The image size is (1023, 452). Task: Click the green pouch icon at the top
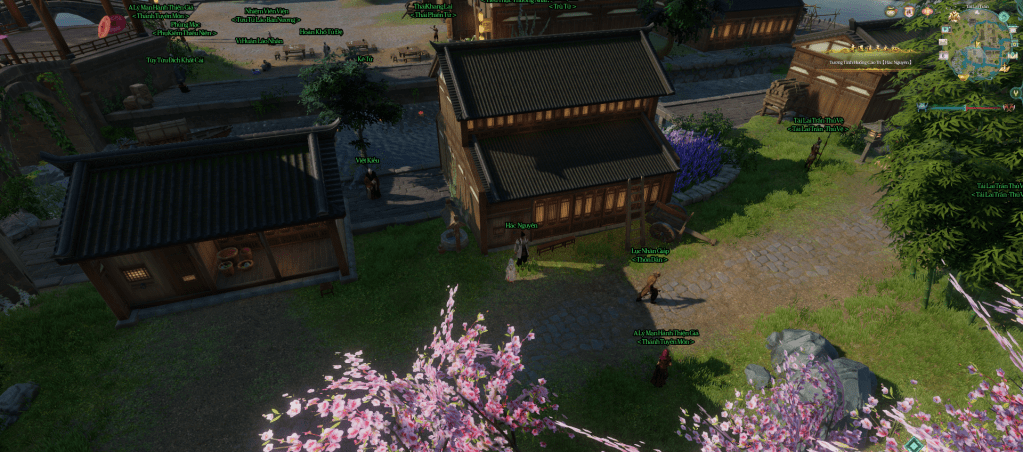point(891,12)
